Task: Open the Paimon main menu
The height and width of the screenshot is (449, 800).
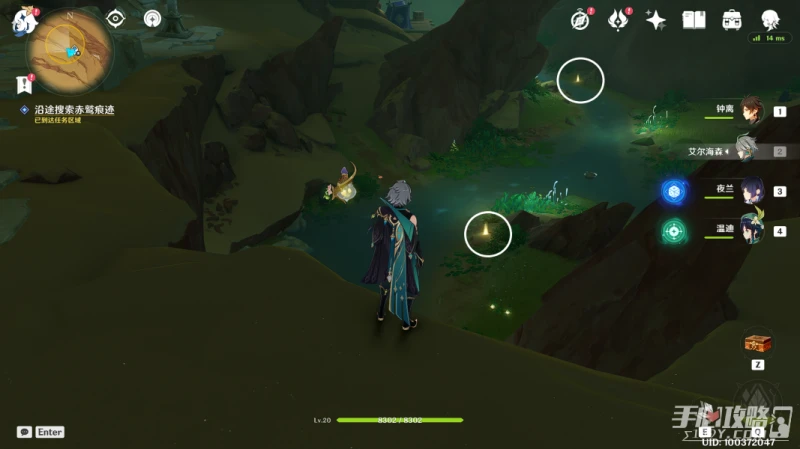Action: coord(22,22)
